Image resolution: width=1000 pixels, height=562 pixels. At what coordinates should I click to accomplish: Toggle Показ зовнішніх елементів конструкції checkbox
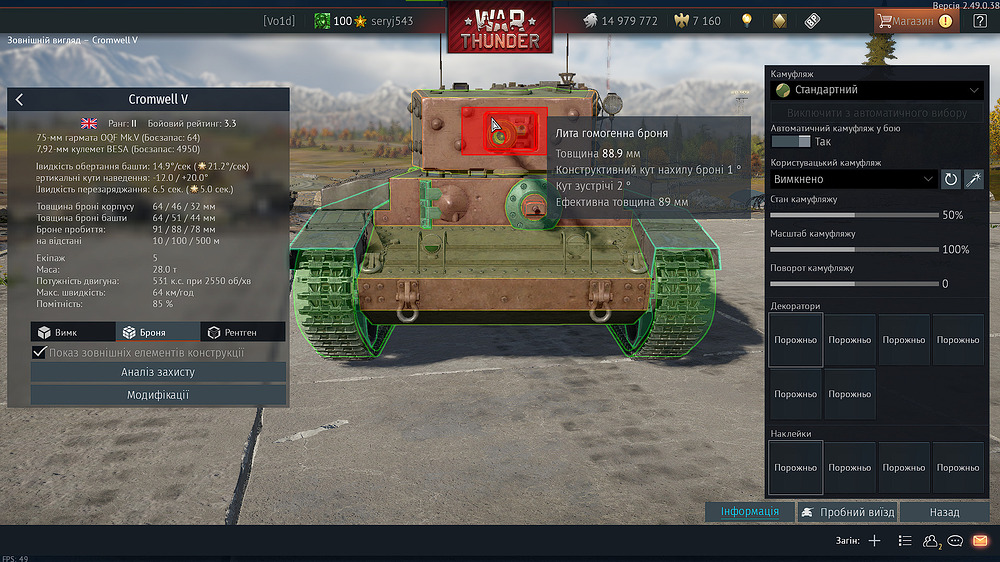click(40, 352)
